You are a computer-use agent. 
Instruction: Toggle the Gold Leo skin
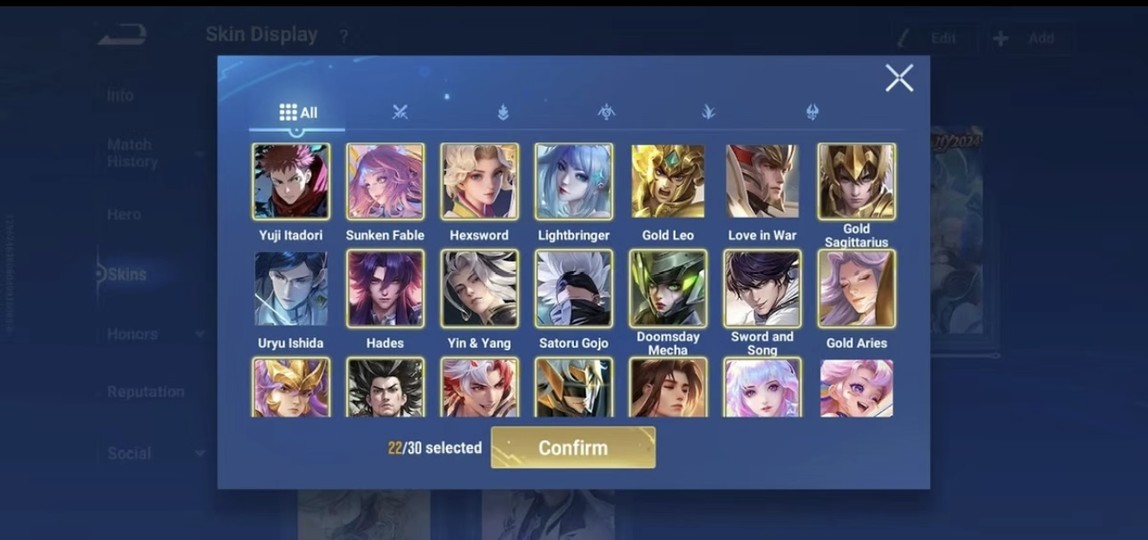[668, 182]
